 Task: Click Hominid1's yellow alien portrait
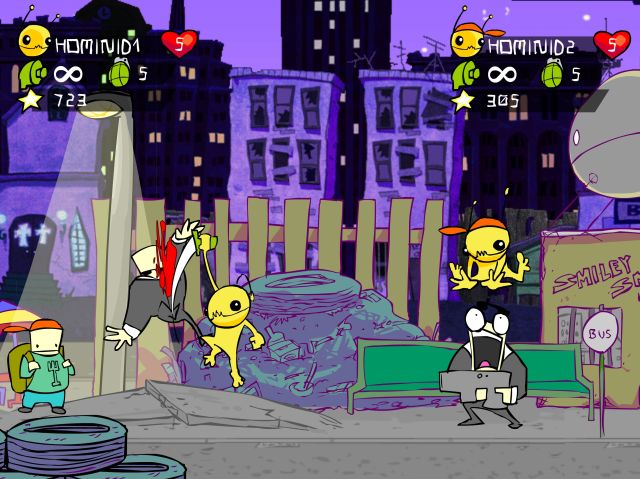[34, 40]
